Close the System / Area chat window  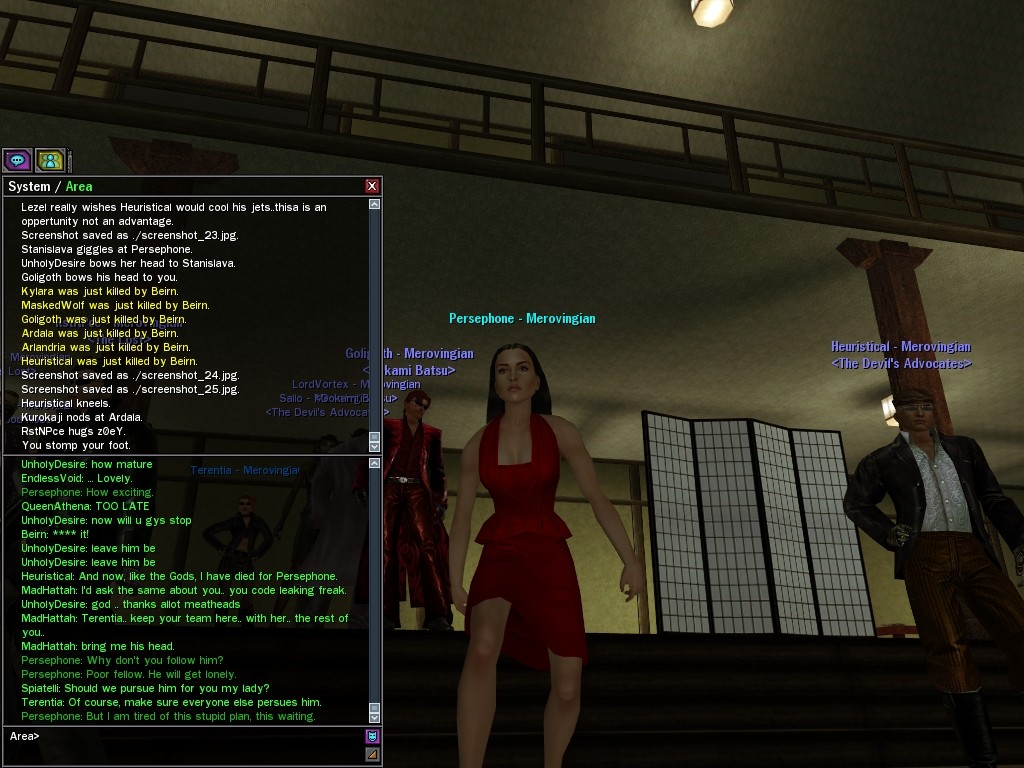[x=372, y=186]
